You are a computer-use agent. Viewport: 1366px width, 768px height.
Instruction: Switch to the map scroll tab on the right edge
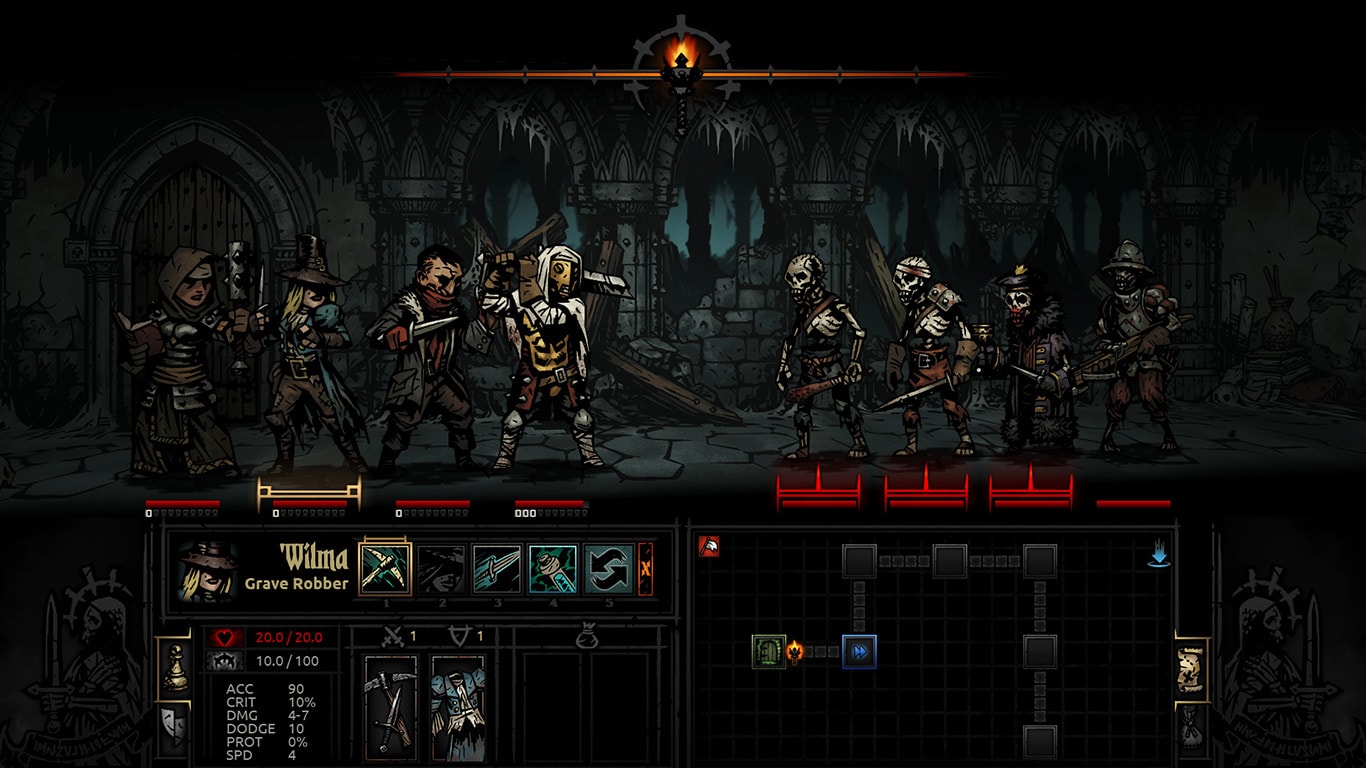pos(1192,668)
